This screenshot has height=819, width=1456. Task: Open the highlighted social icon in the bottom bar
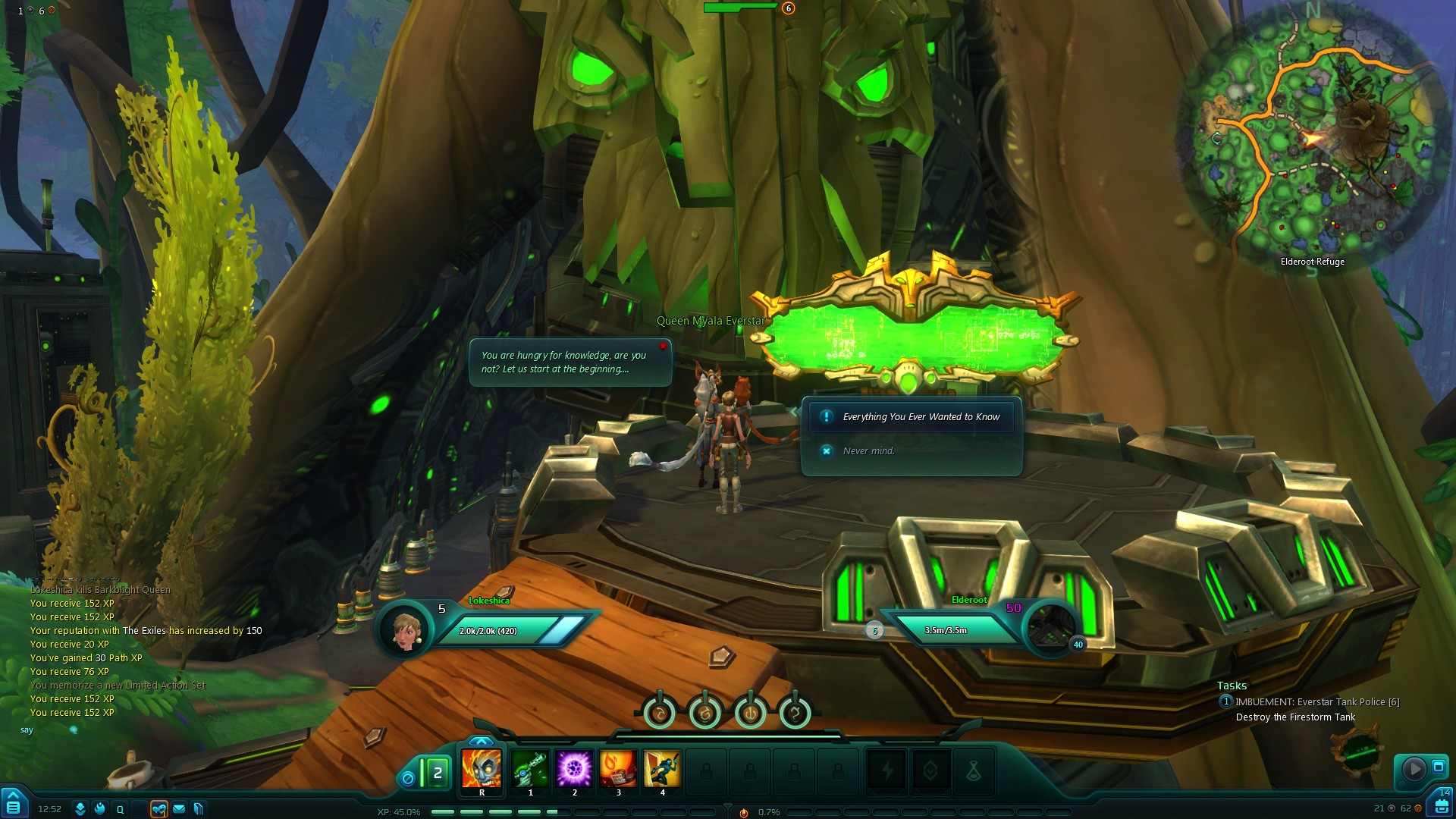coord(158,809)
